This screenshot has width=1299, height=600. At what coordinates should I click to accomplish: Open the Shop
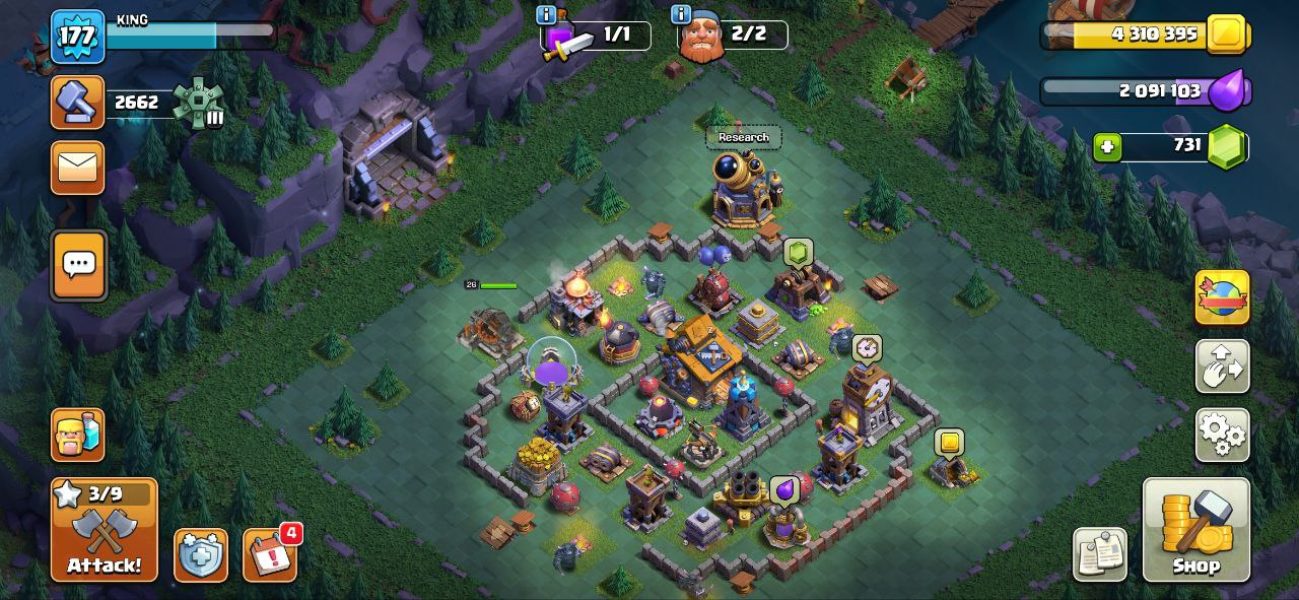tap(1196, 529)
